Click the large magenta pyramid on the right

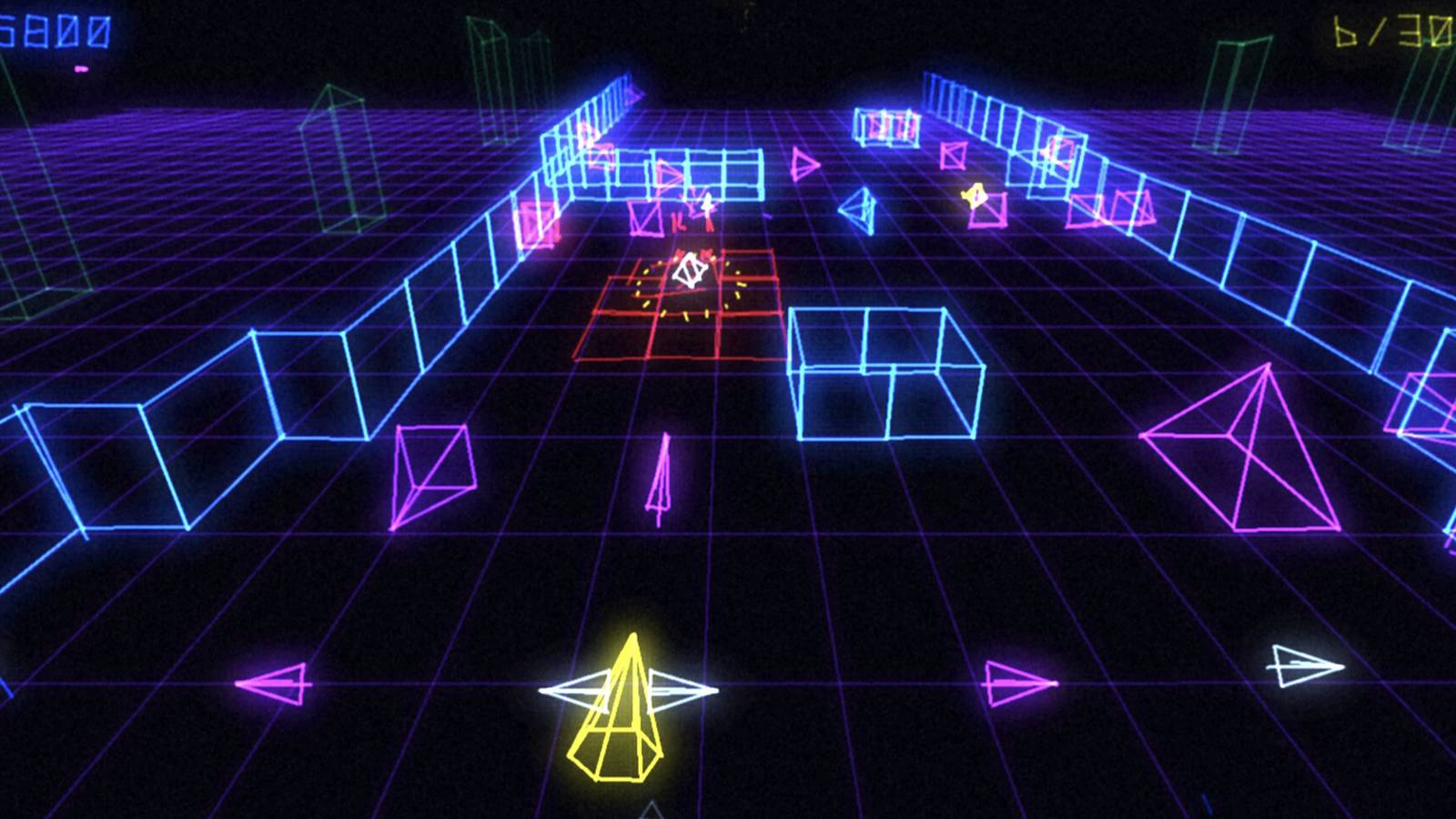pos(1247,446)
